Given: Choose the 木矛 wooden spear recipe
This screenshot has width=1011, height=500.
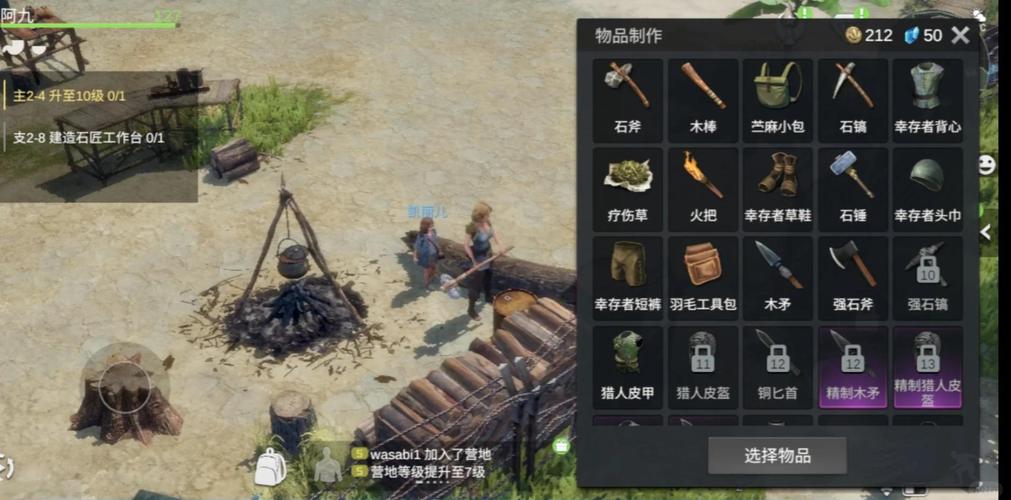Looking at the screenshot, I should point(777,277).
